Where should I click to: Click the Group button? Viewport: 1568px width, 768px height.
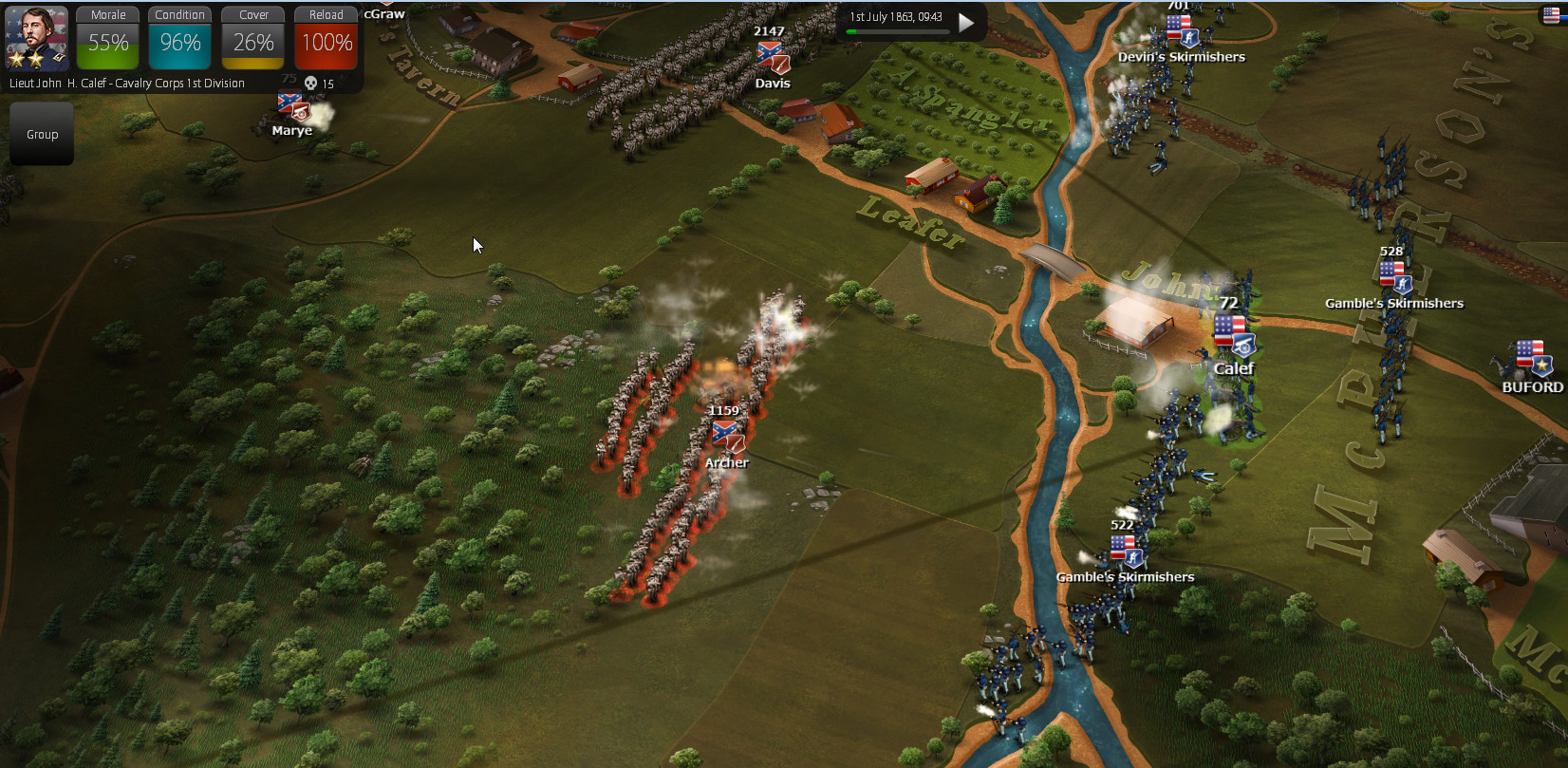pyautogui.click(x=42, y=135)
